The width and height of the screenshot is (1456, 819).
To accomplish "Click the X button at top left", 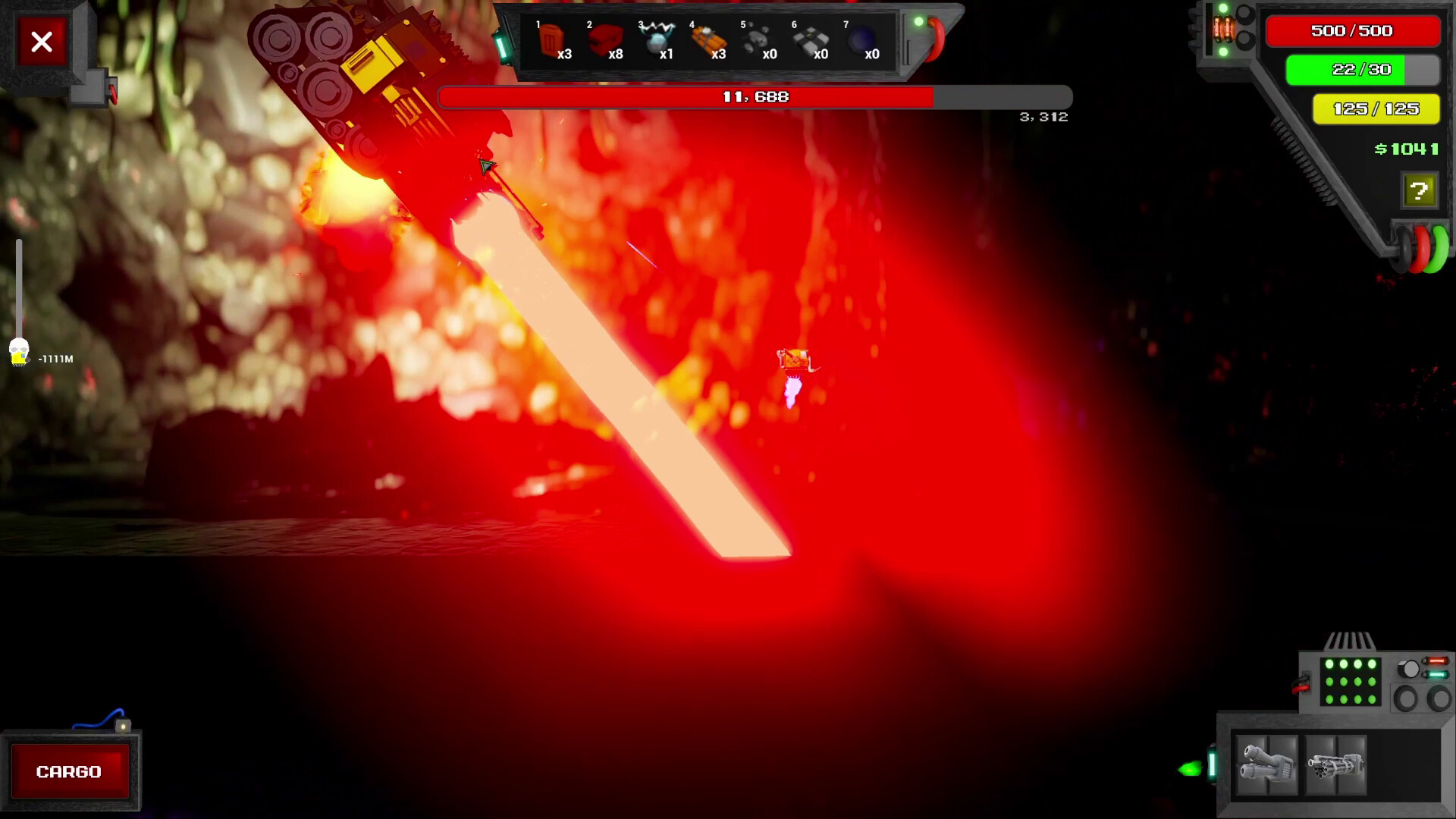I will tap(41, 42).
